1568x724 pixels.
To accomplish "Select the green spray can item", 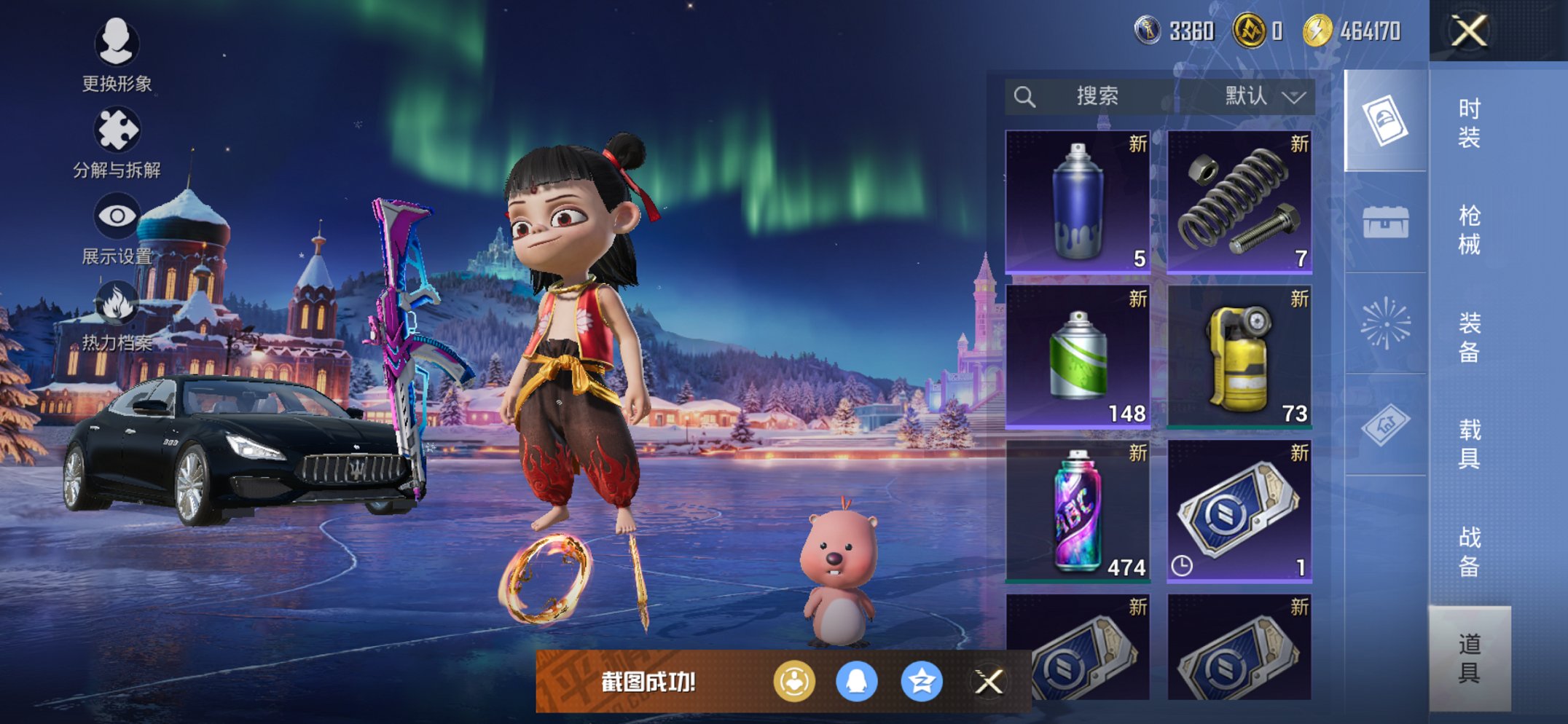I will [x=1078, y=356].
